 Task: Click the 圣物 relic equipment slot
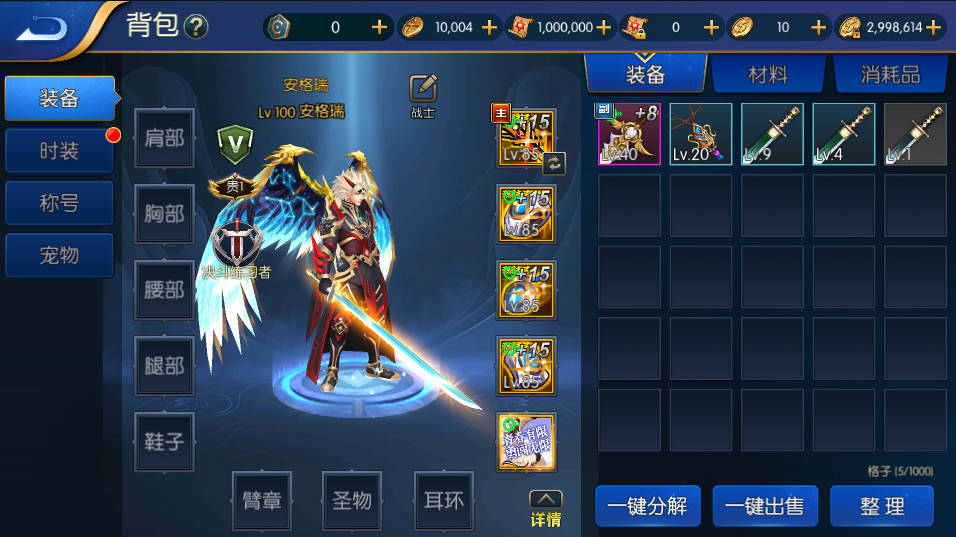coord(352,500)
